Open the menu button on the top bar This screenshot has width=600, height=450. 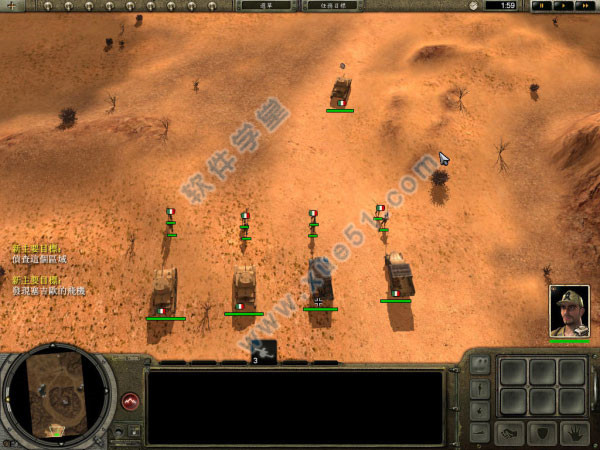(x=265, y=5)
